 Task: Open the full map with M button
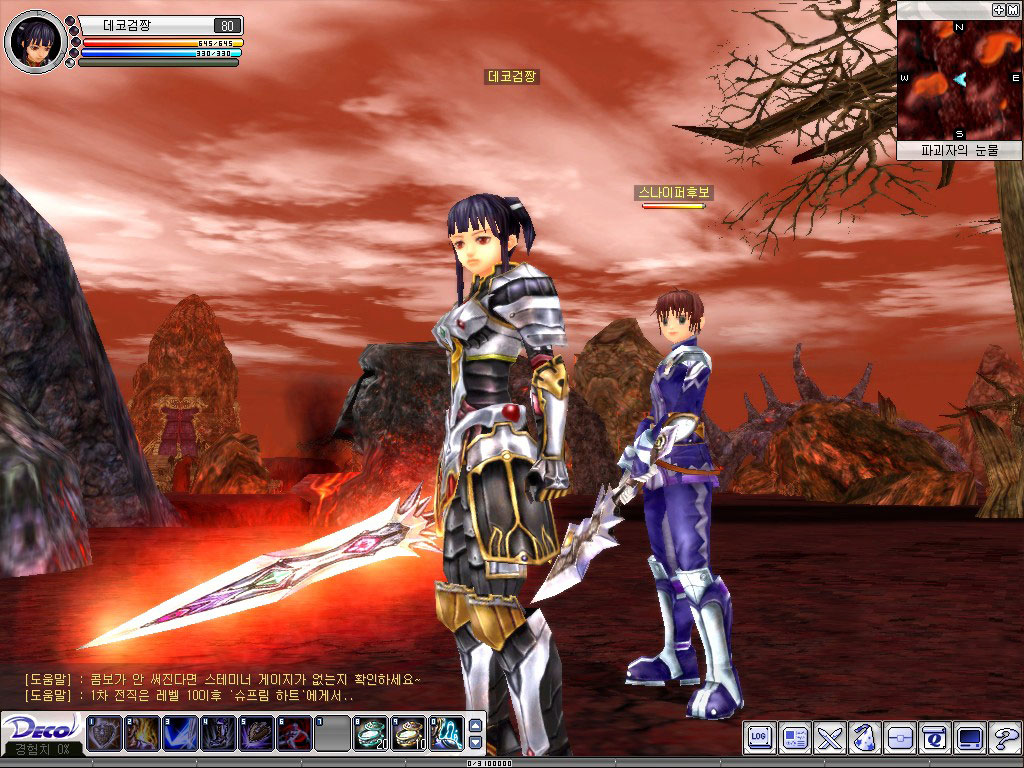(1012, 9)
